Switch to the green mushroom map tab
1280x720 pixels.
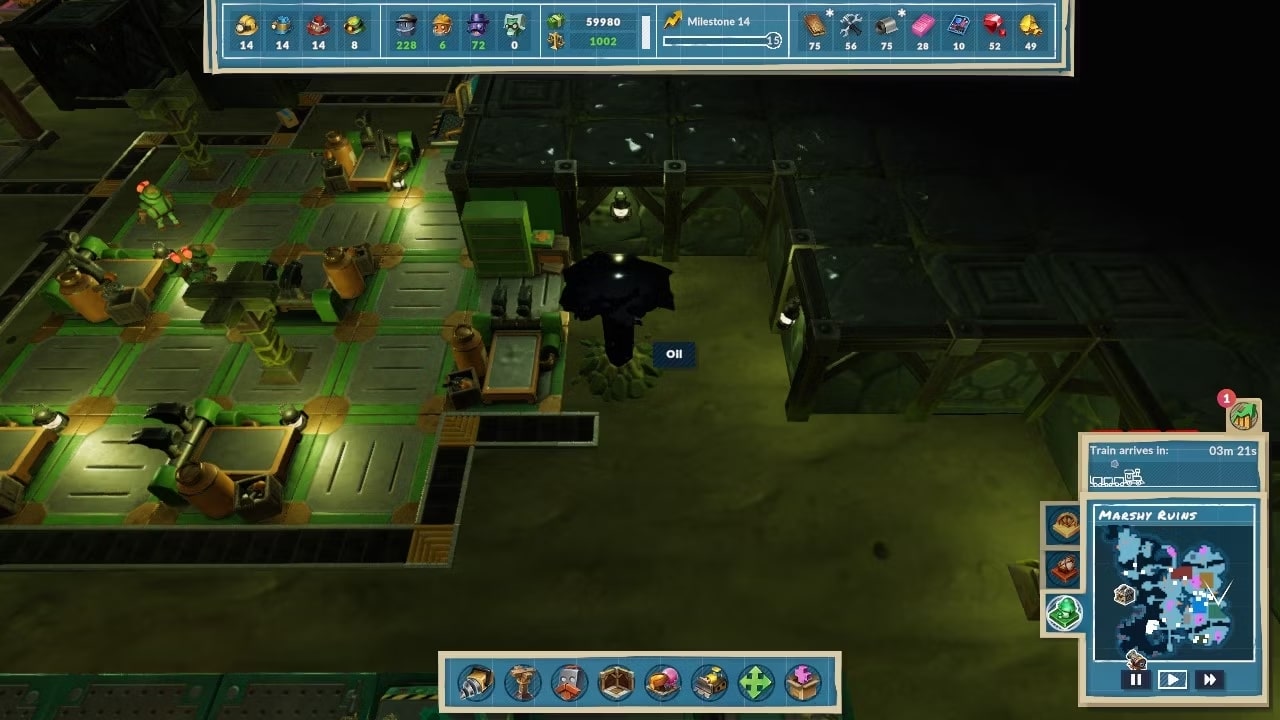pos(1064,612)
